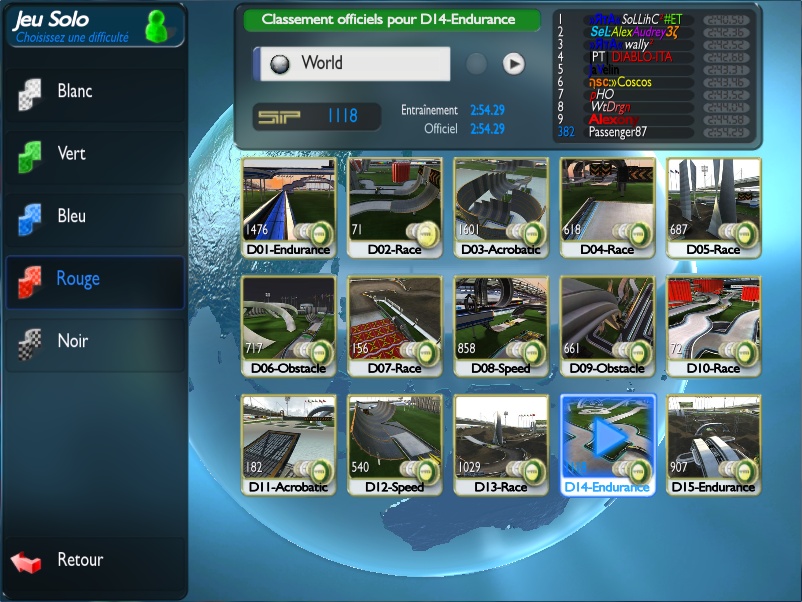The image size is (802, 602).
Task: Open the D03-Acrobatic track
Action: pyautogui.click(x=502, y=206)
